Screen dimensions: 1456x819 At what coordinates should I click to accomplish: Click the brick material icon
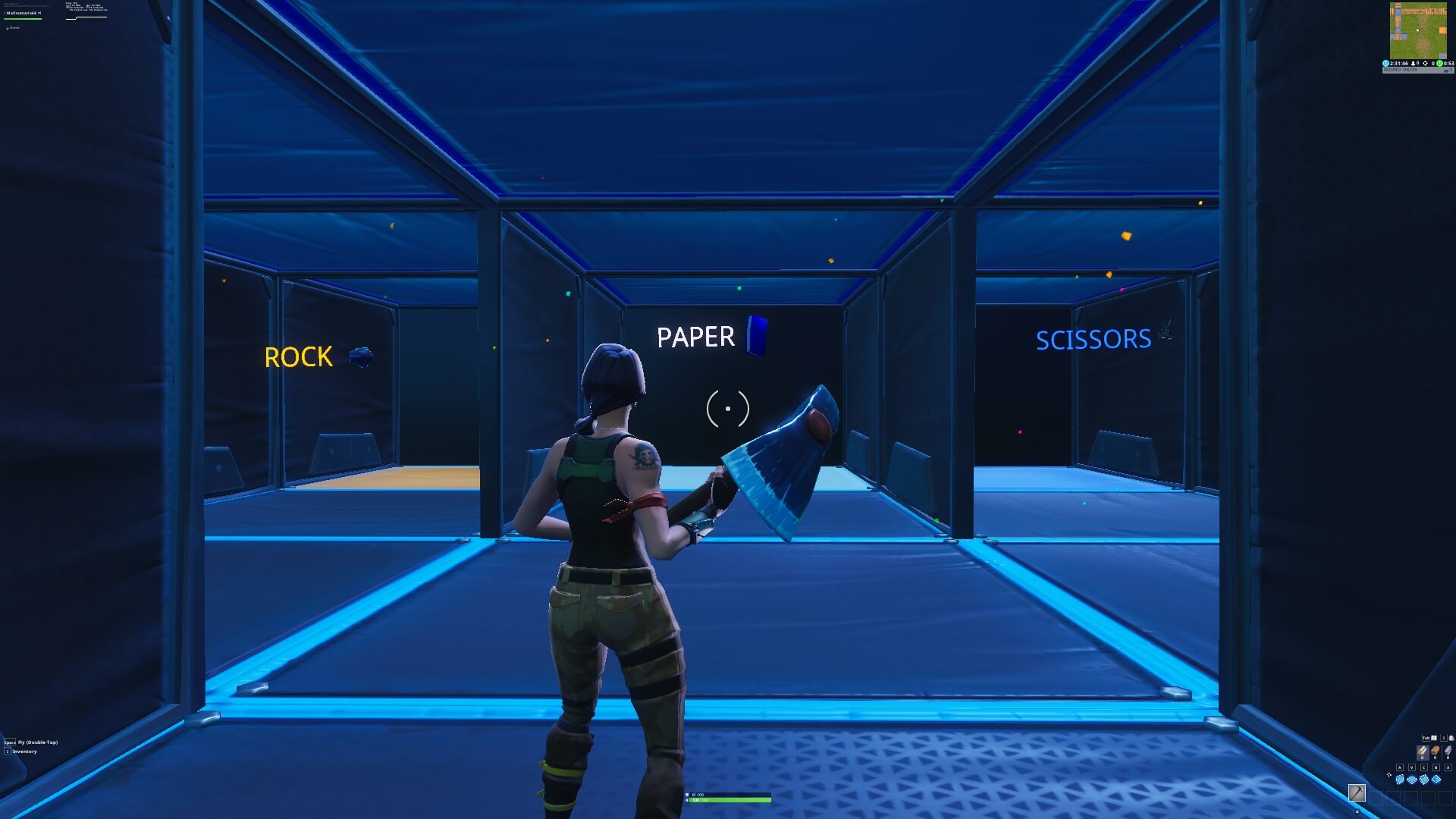click(1436, 750)
